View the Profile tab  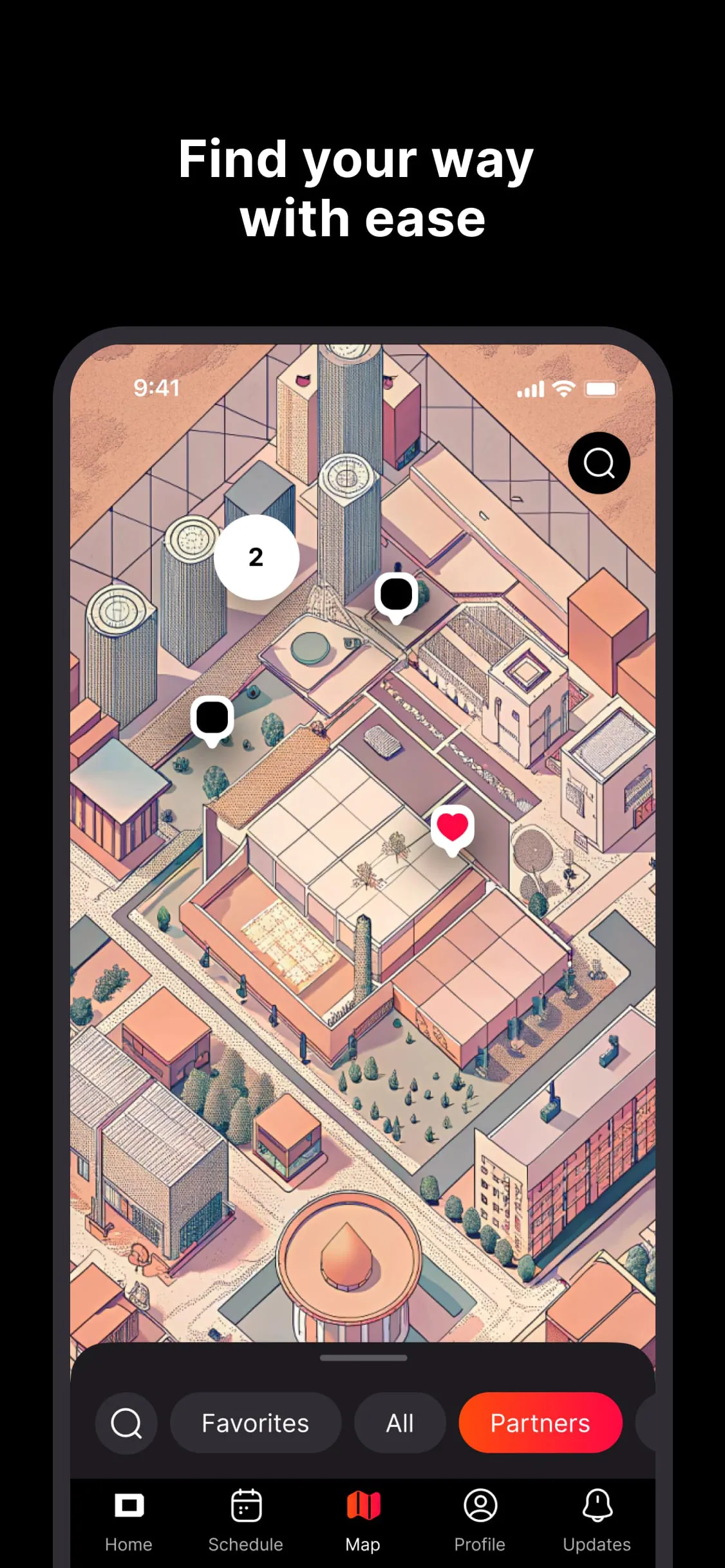click(x=480, y=1519)
